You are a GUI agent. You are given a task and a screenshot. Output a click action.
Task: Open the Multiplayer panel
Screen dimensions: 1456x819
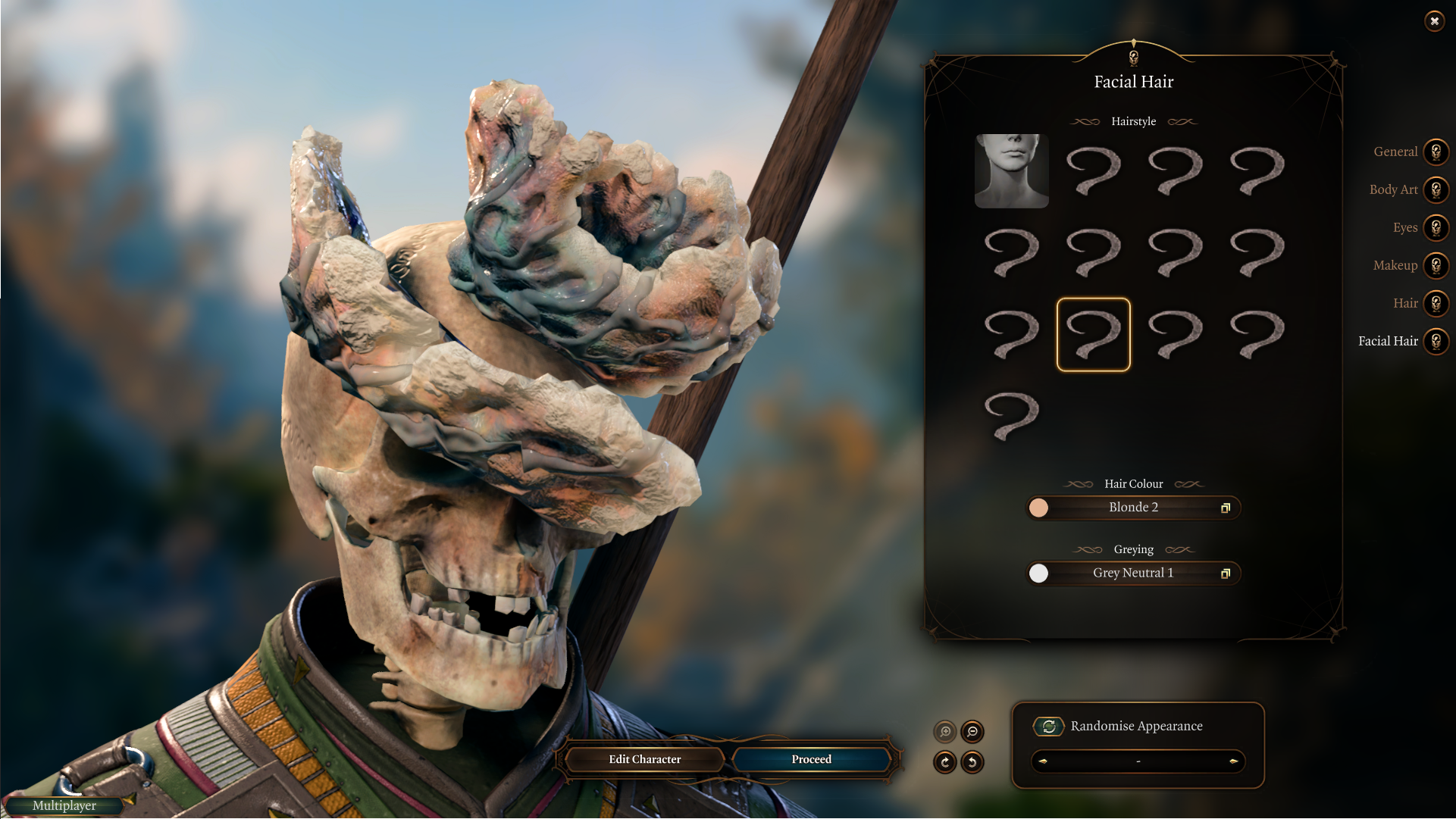point(64,806)
